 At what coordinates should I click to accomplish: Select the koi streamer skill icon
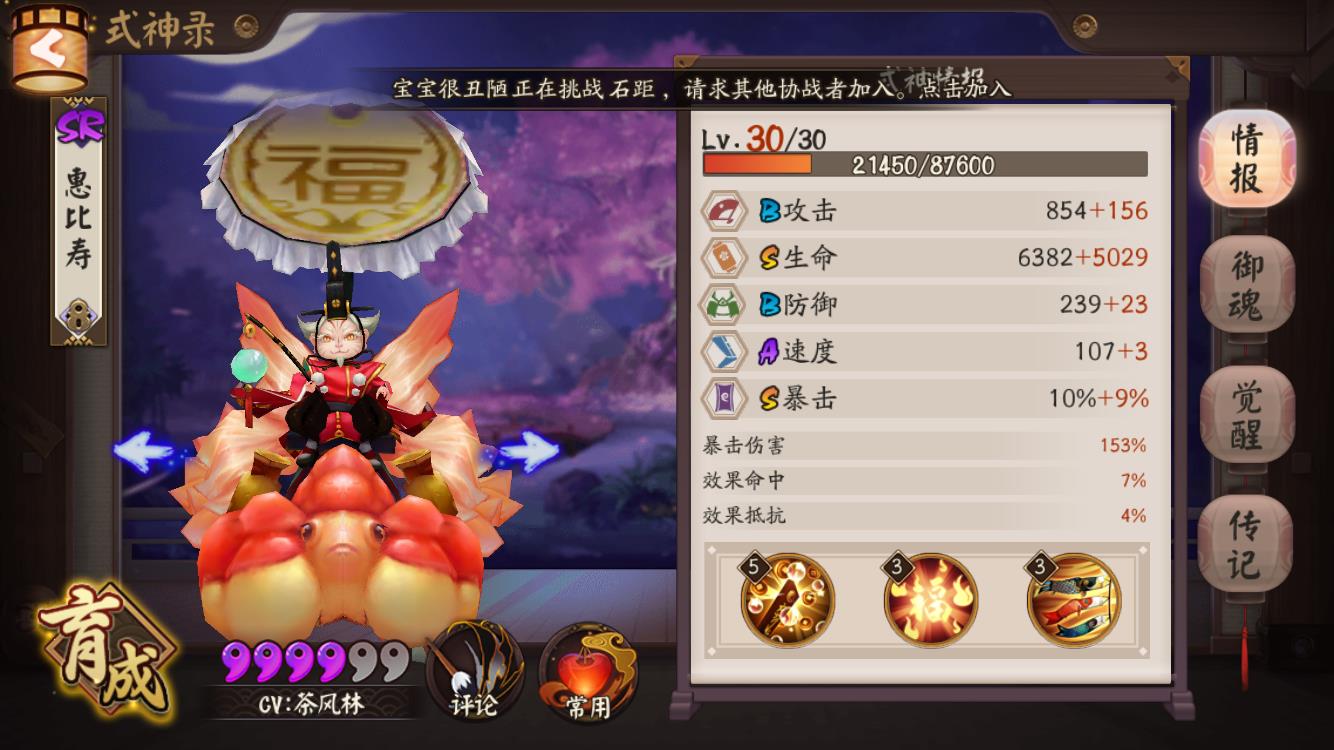click(1073, 600)
